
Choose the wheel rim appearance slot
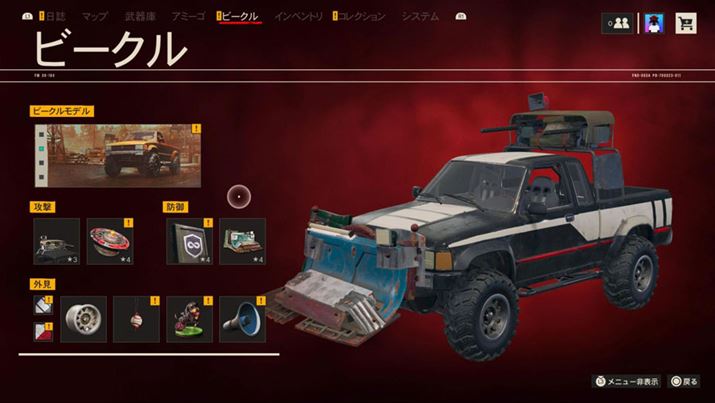click(x=83, y=318)
